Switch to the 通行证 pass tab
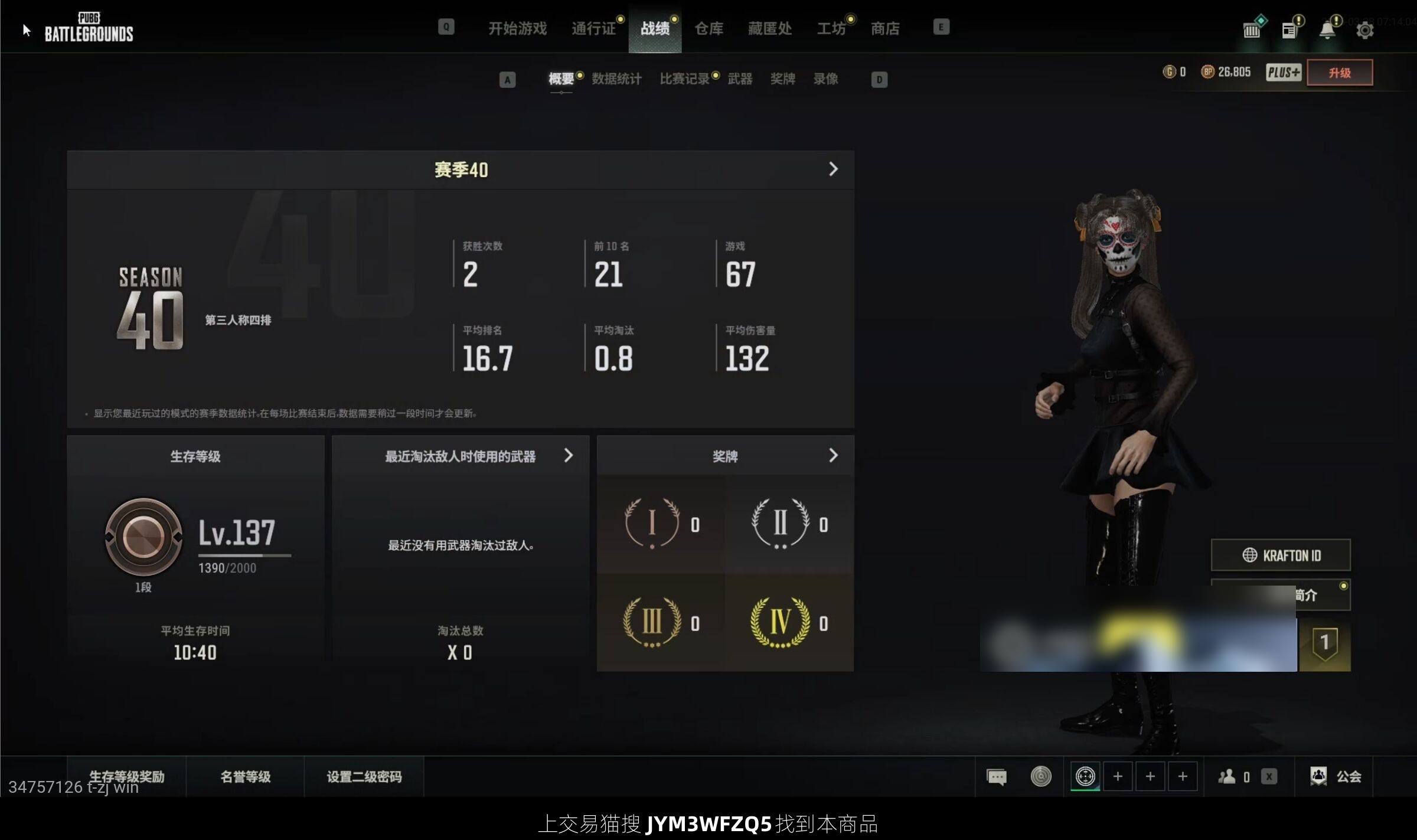Image resolution: width=1417 pixels, height=840 pixels. [593, 28]
